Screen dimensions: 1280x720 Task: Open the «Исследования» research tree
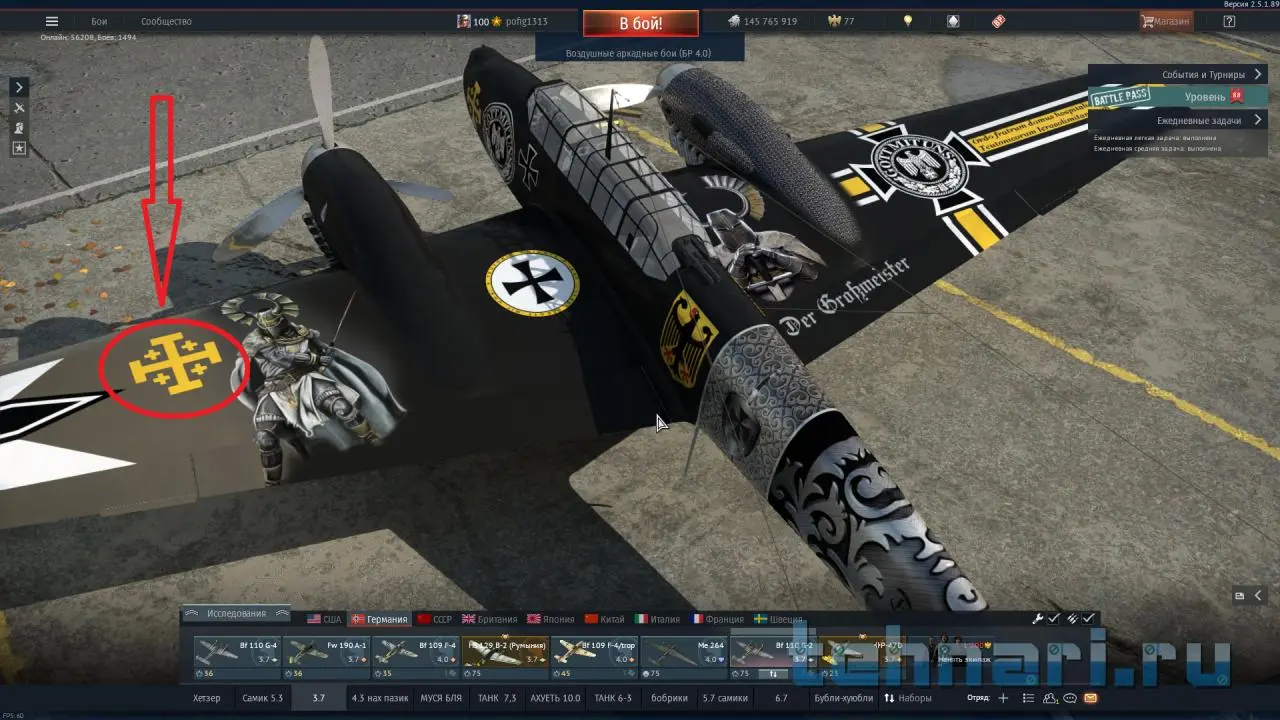(237, 613)
